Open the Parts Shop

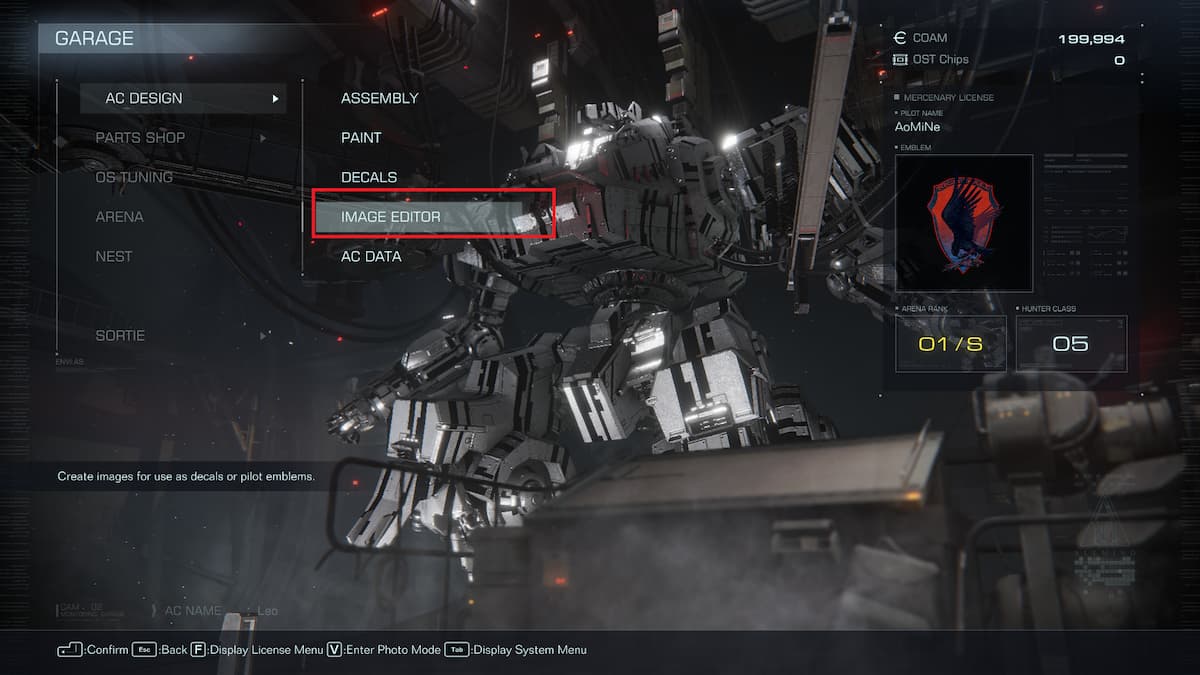(140, 138)
